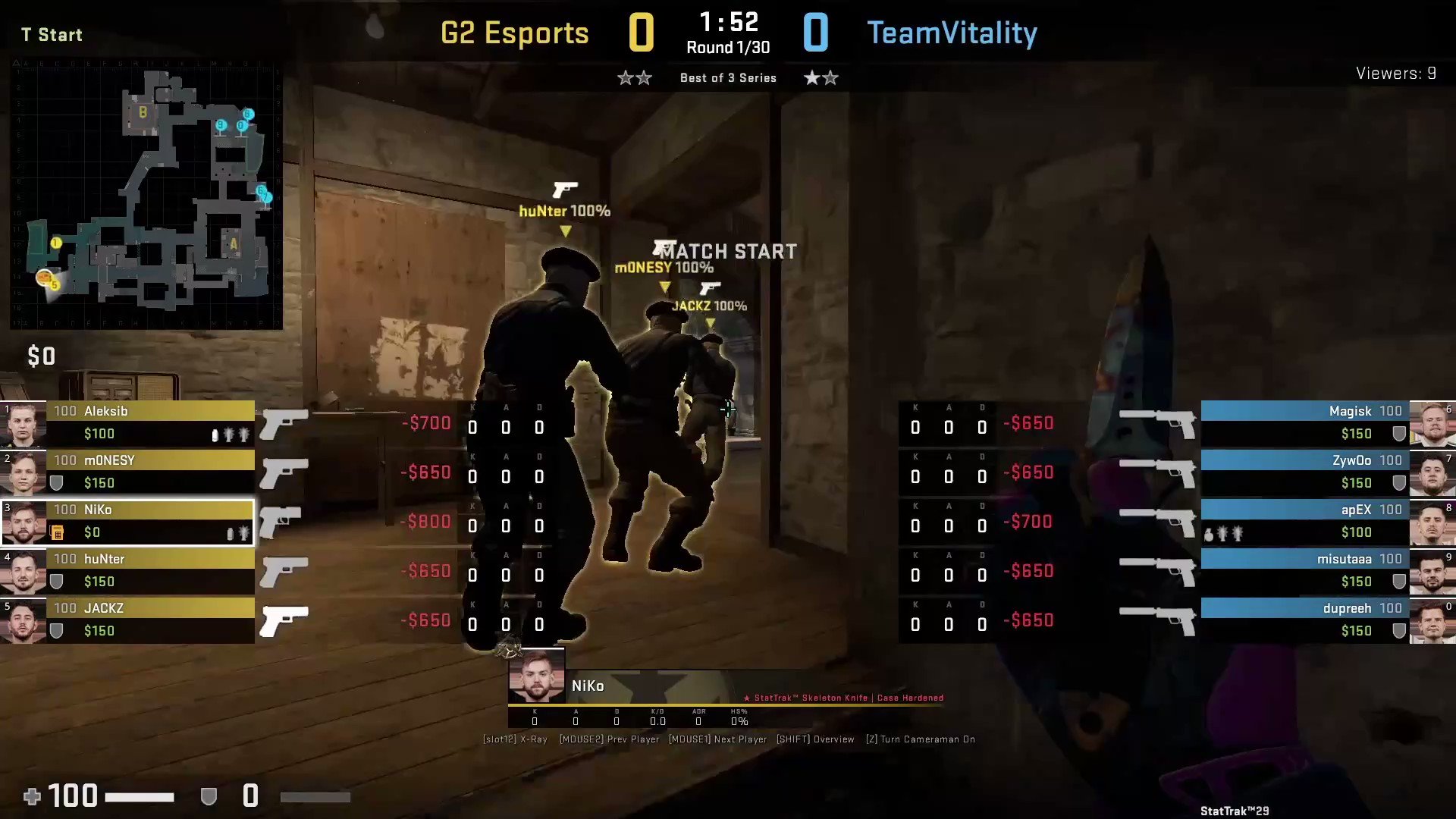
Task: Expand the bombsite A marker on minimap
Action: pos(234,244)
